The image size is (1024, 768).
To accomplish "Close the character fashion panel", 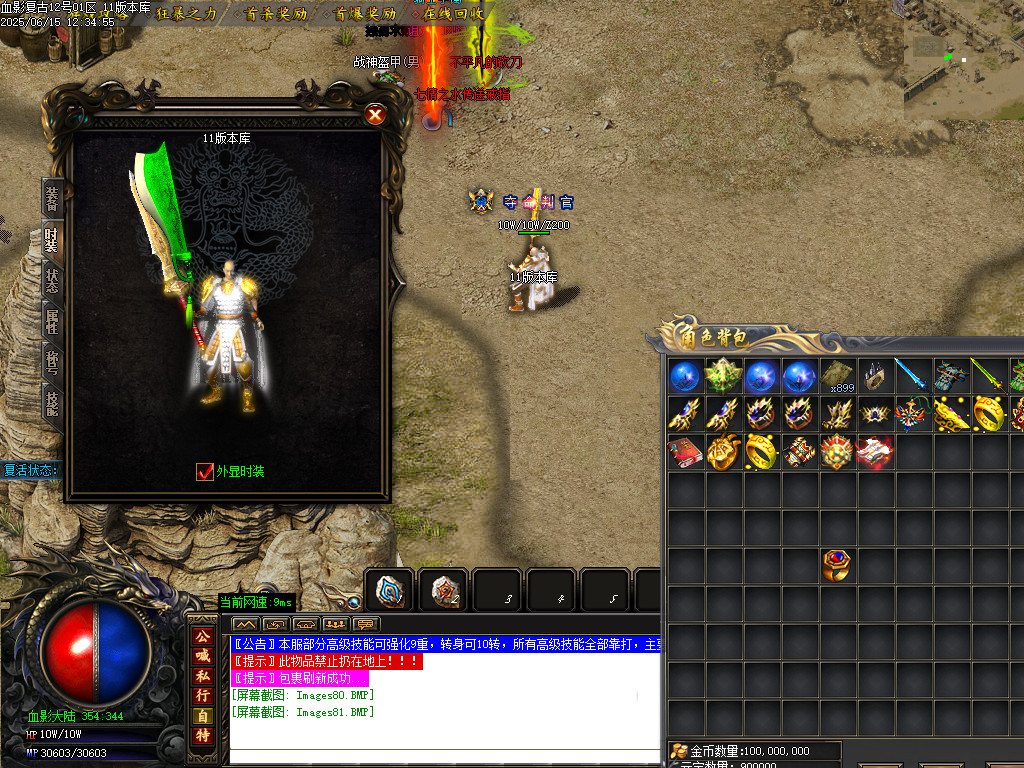I will (x=375, y=114).
